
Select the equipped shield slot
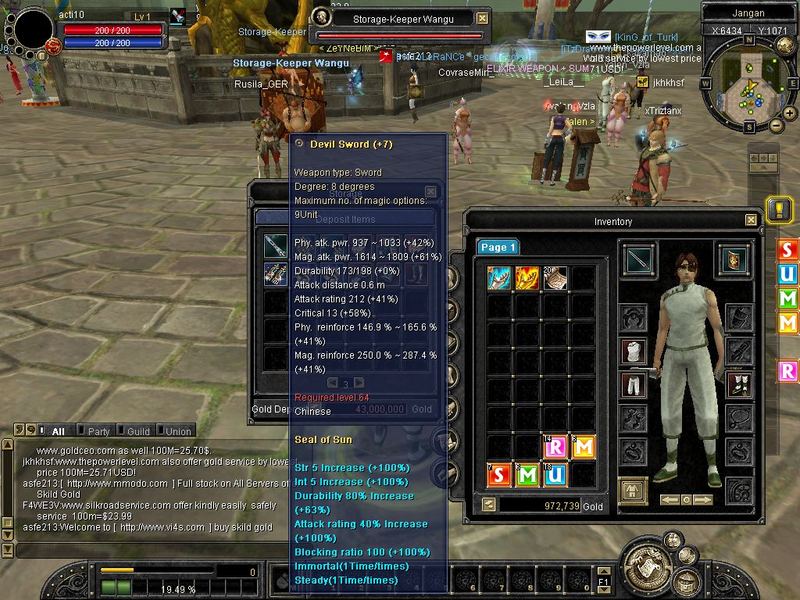(735, 258)
